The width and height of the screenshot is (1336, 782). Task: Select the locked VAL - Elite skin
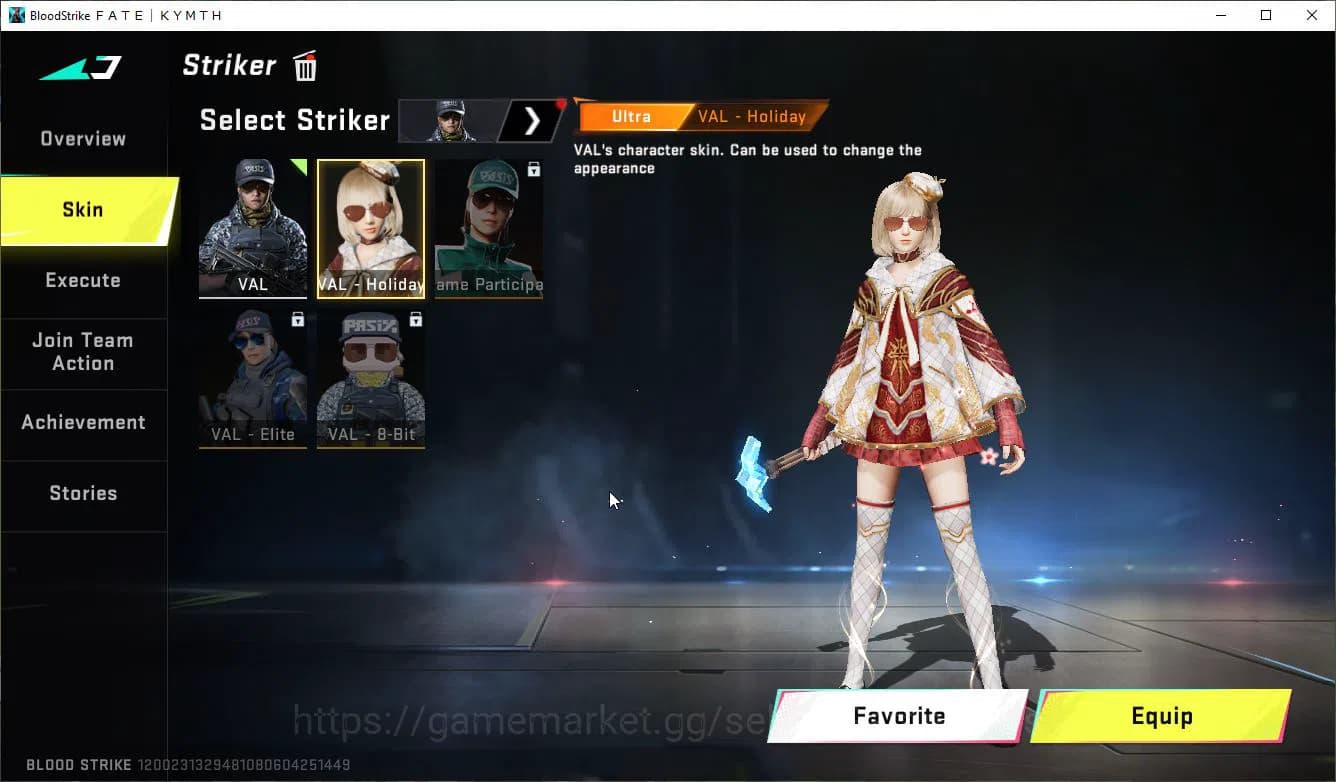[x=252, y=378]
